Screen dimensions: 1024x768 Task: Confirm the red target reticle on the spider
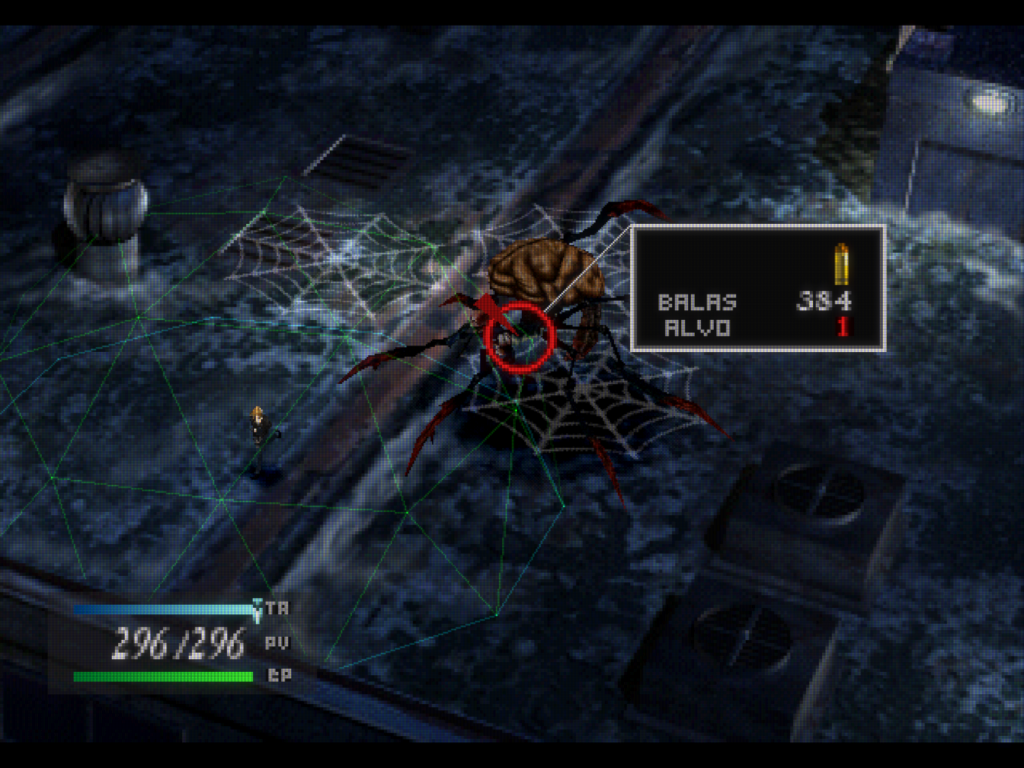(x=519, y=336)
